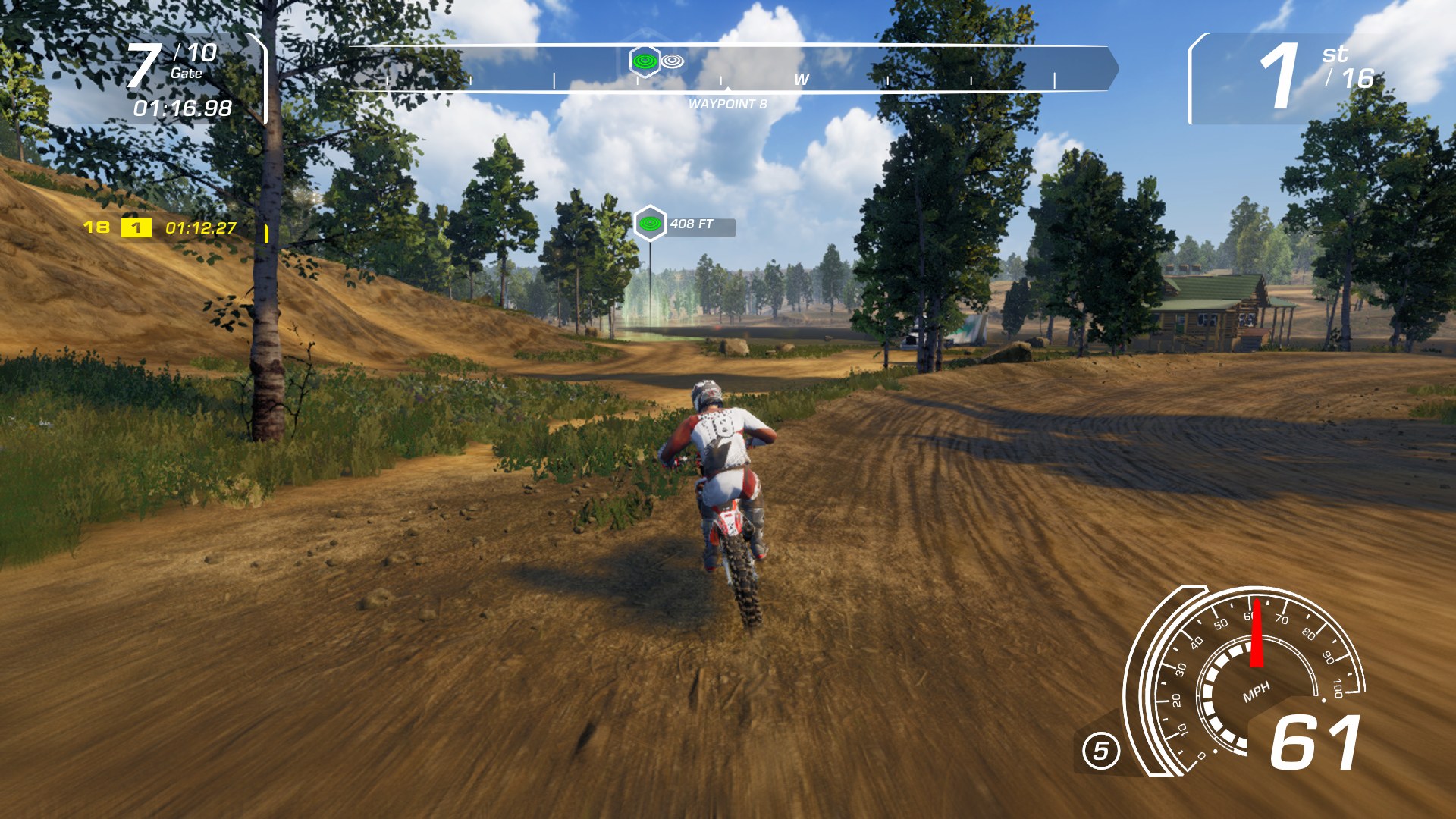Click the green waypoint icon on the compass
This screenshot has height=819, width=1456.
(645, 61)
